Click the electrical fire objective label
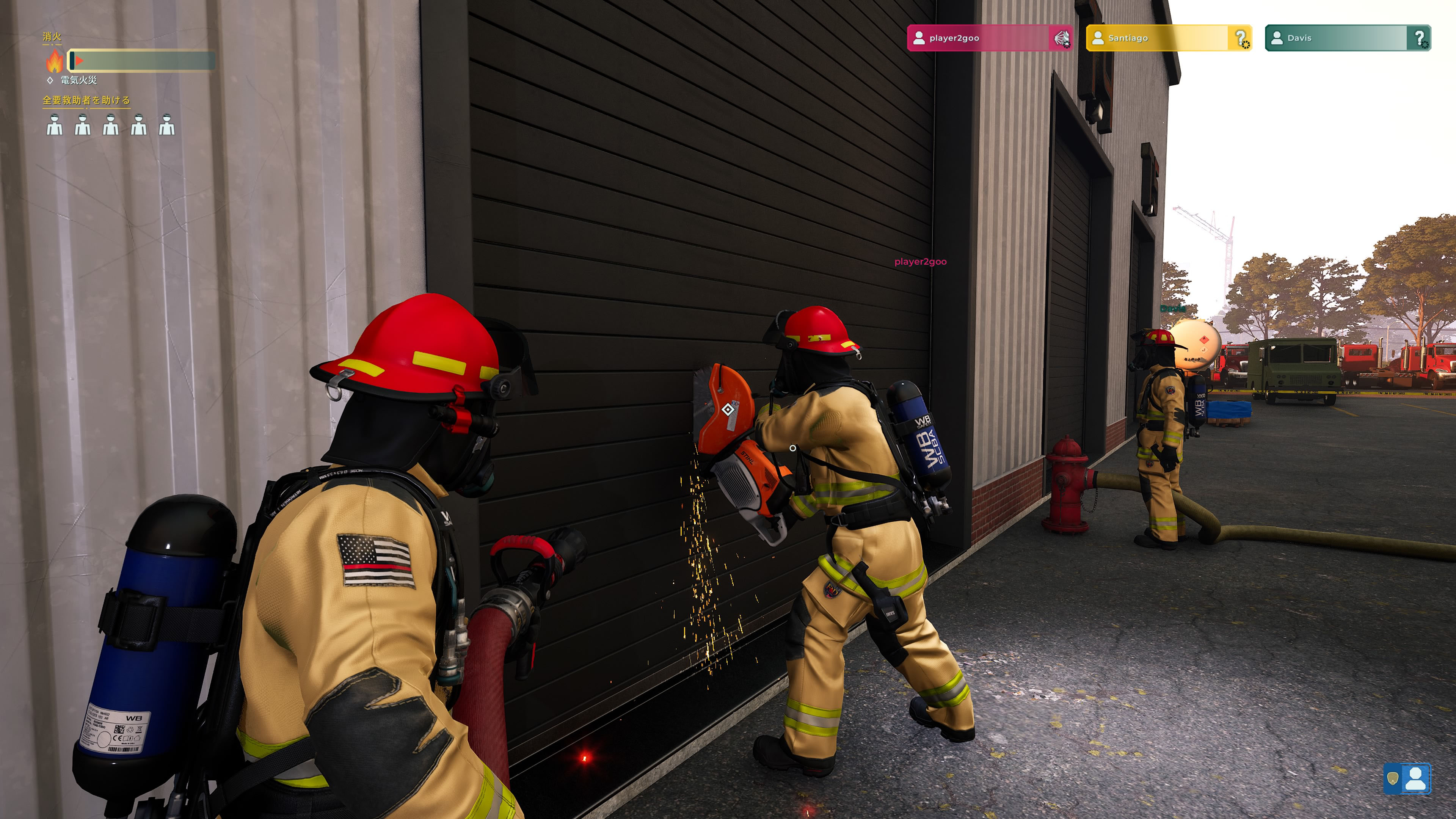Screen dimensions: 1456x819 tap(78, 80)
